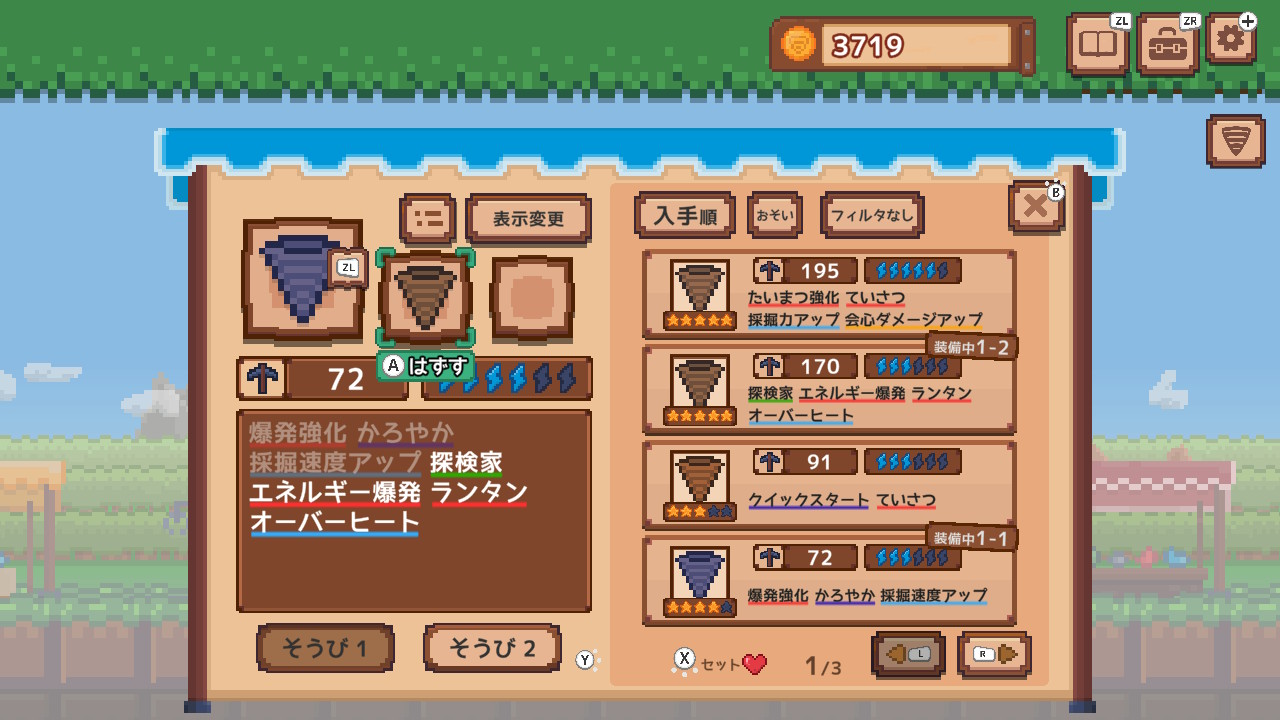Select the equipped blue drill in the ZL slot
Image resolution: width=1280 pixels, height=720 pixels.
tap(303, 281)
